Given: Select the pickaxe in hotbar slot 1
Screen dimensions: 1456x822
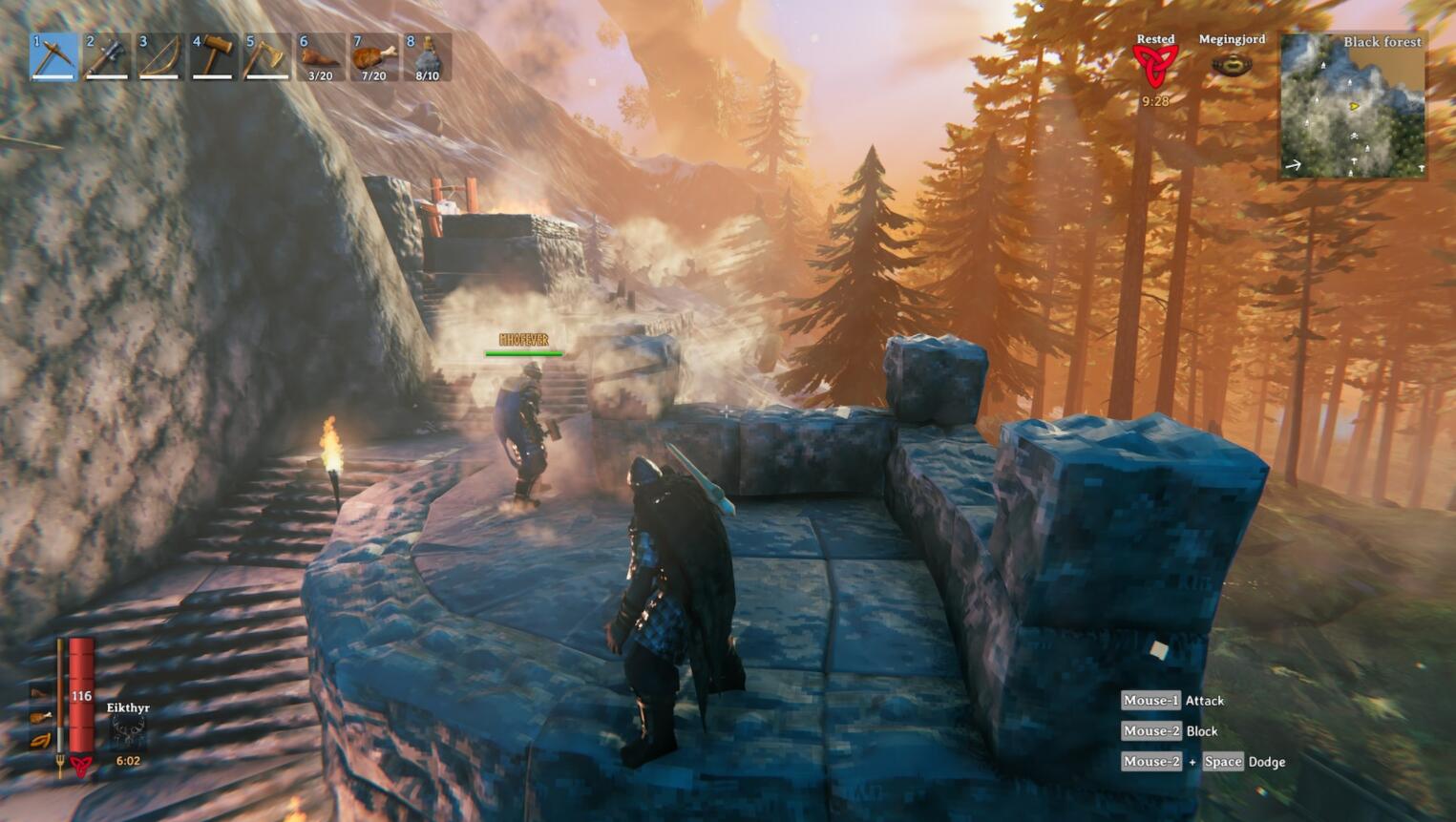Looking at the screenshot, I should click(x=53, y=57).
